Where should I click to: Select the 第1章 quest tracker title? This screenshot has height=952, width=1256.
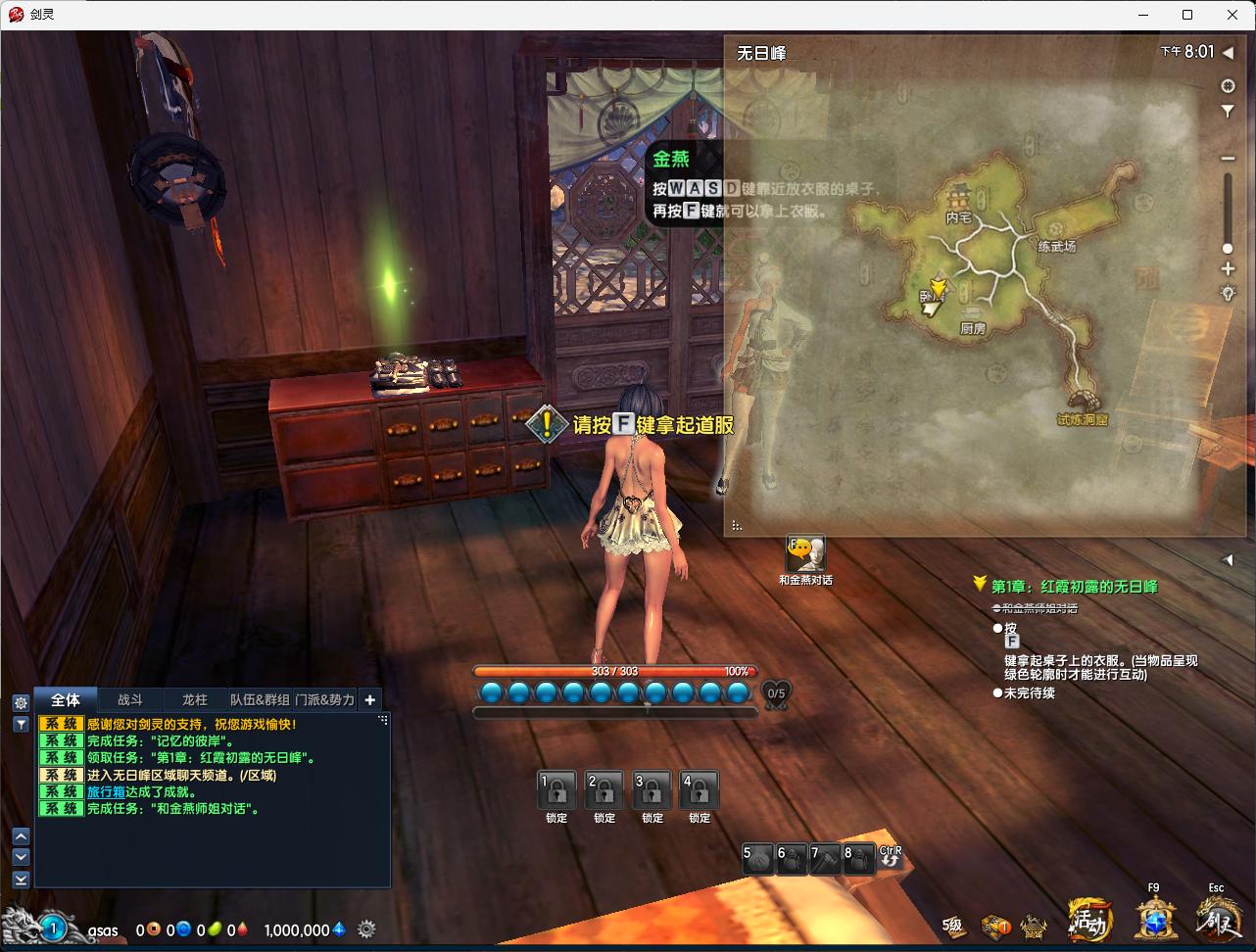(x=1074, y=586)
